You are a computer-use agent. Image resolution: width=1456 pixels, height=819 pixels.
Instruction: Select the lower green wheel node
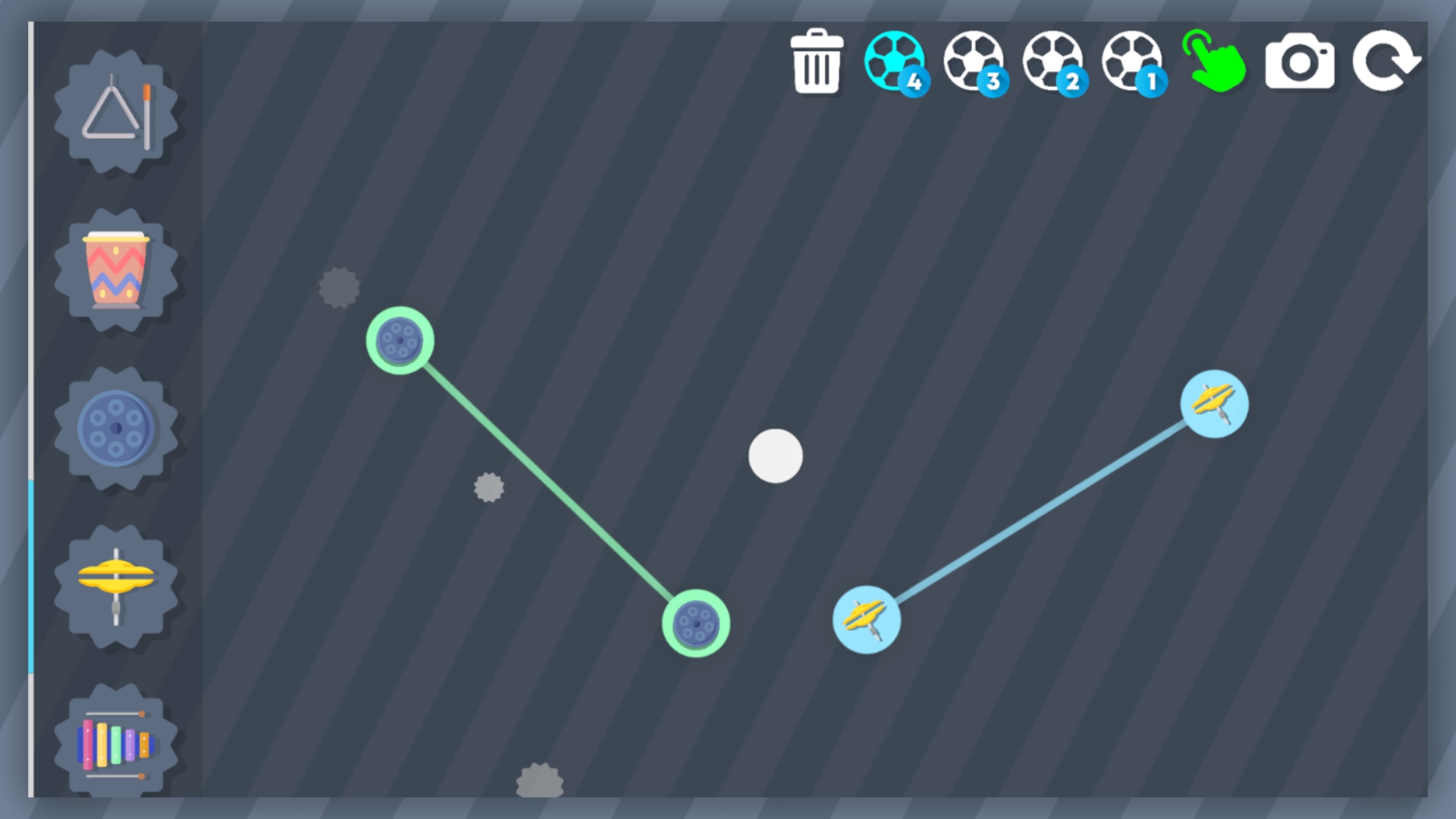[x=695, y=625]
